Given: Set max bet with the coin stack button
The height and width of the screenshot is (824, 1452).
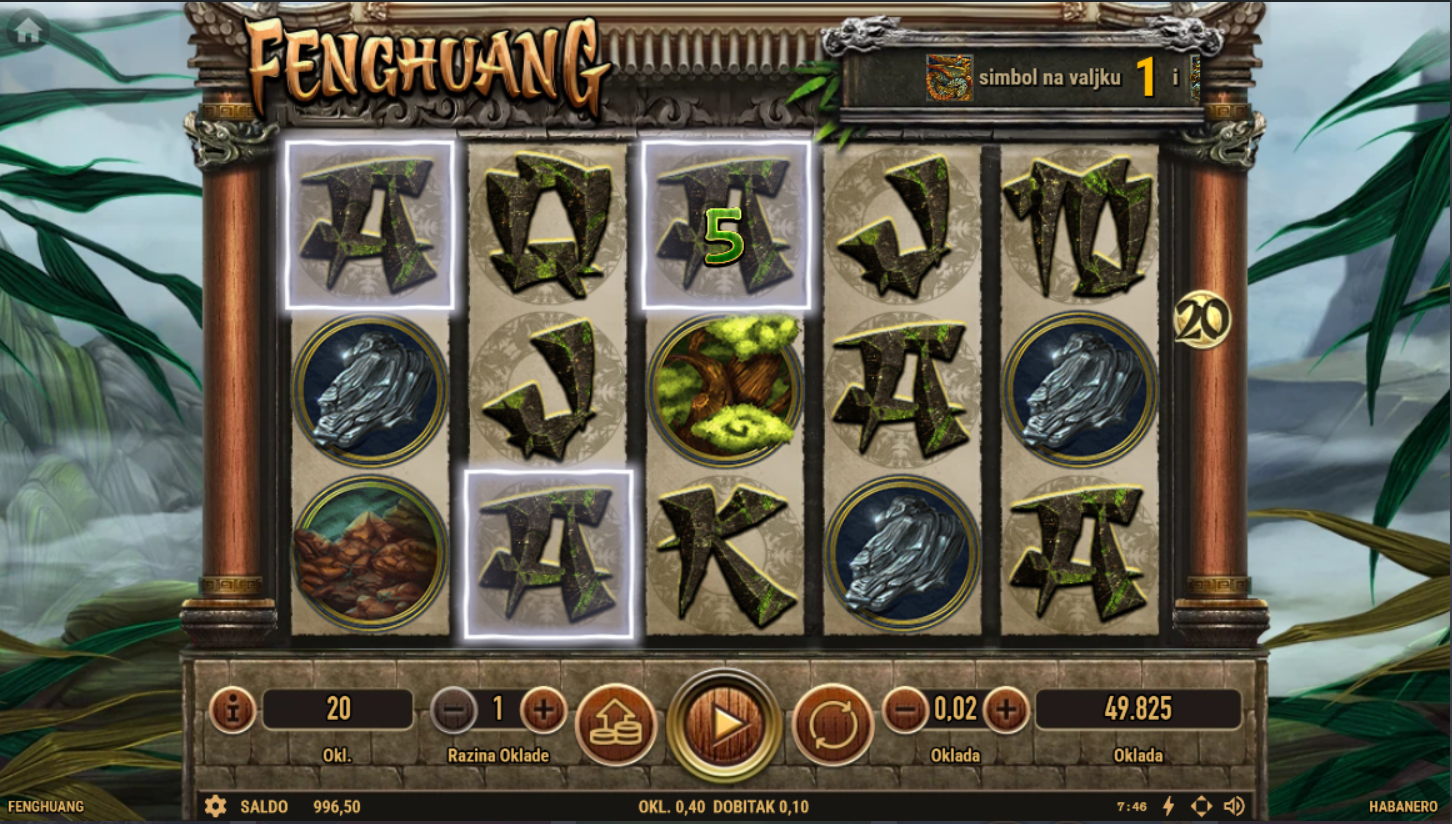Looking at the screenshot, I should coord(615,724).
